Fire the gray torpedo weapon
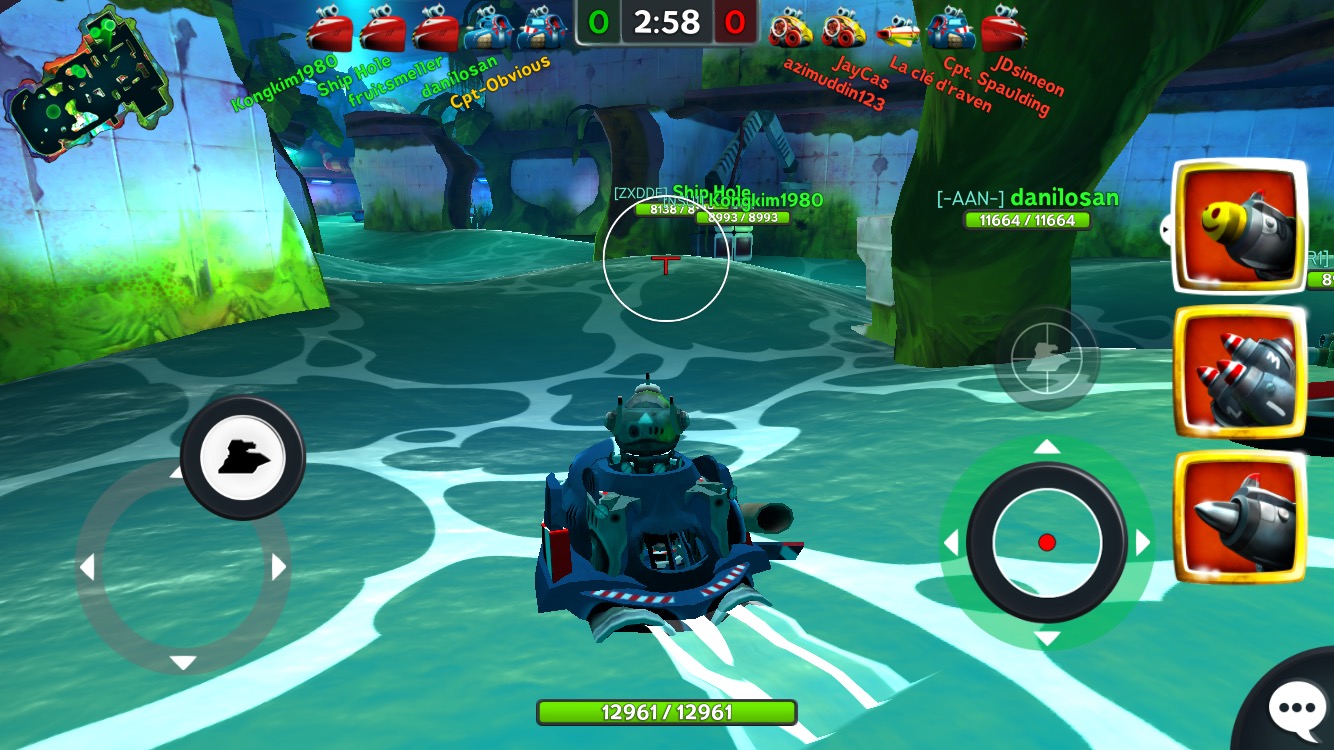Viewport: 1334px width, 750px height. coord(1240,516)
